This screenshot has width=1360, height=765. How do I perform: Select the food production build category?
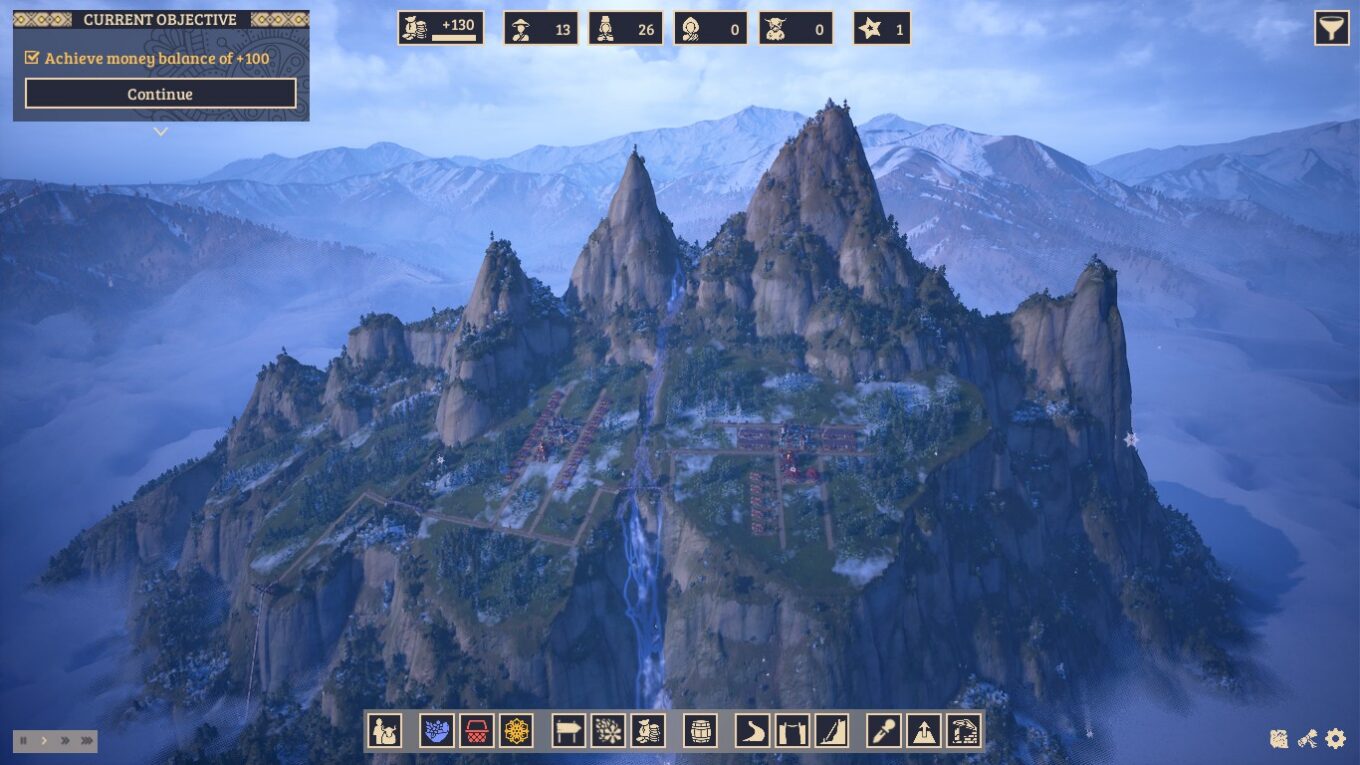tap(433, 731)
